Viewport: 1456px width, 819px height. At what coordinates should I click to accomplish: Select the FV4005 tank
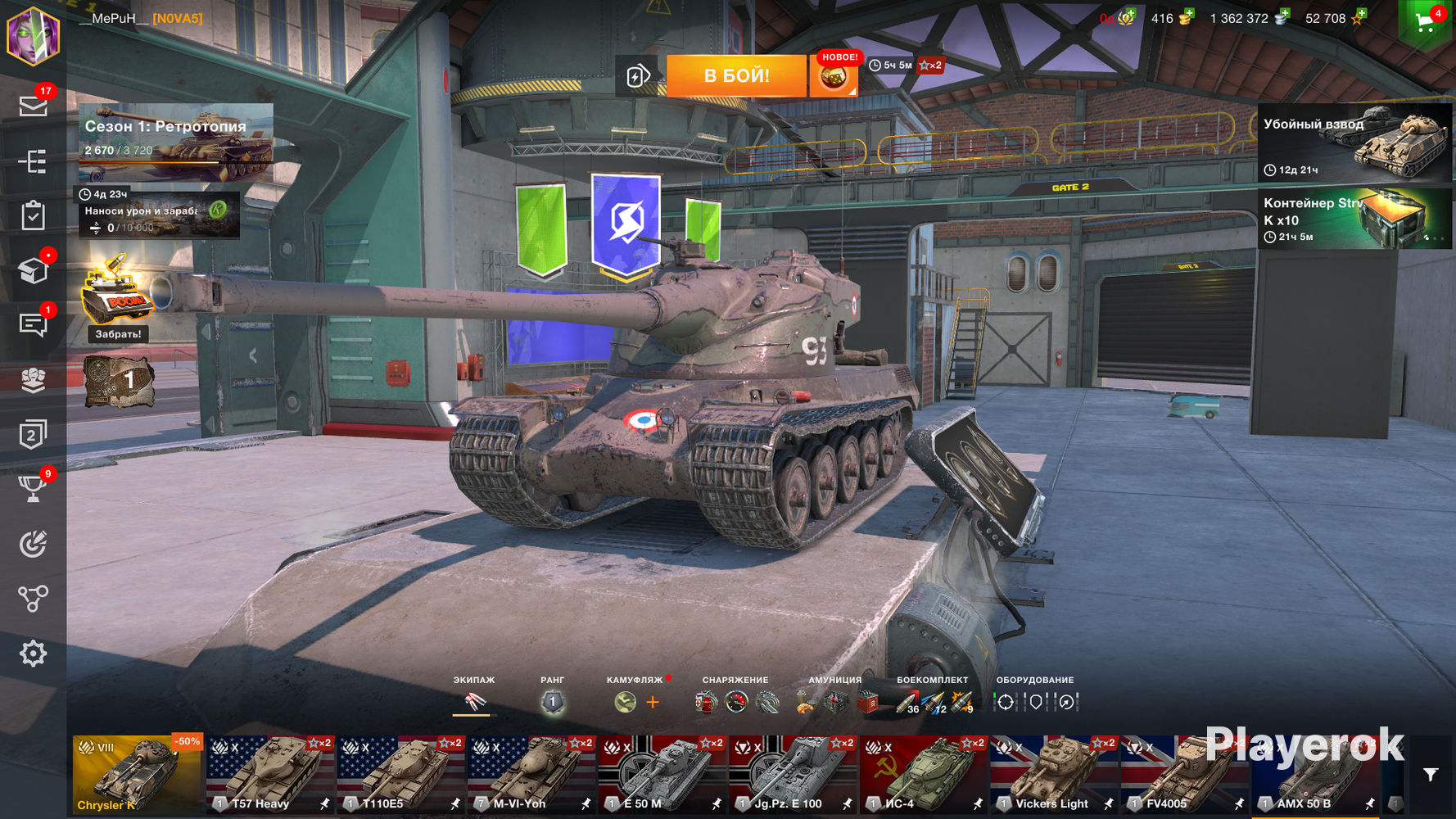click(x=1184, y=774)
